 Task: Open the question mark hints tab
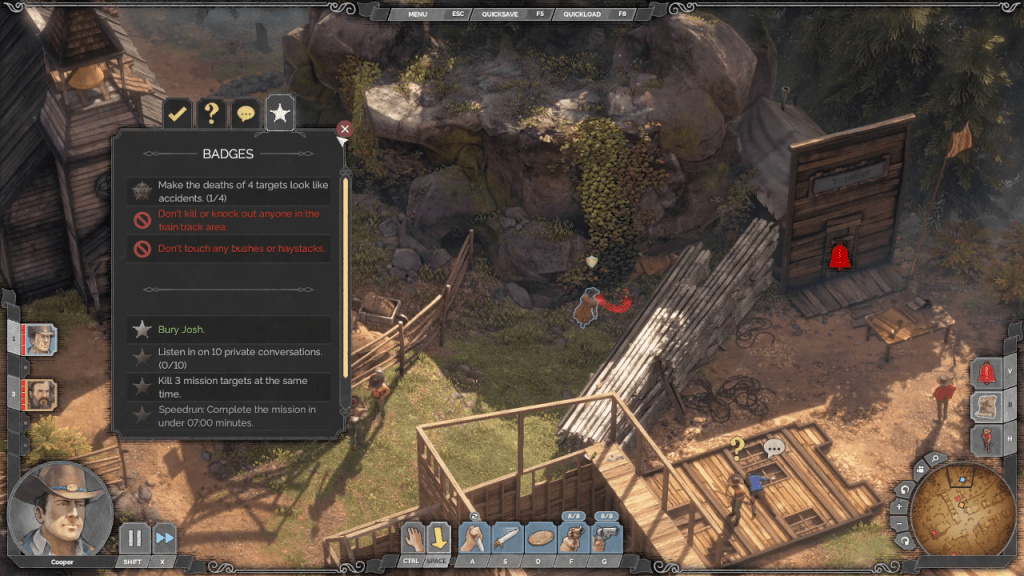pyautogui.click(x=211, y=114)
